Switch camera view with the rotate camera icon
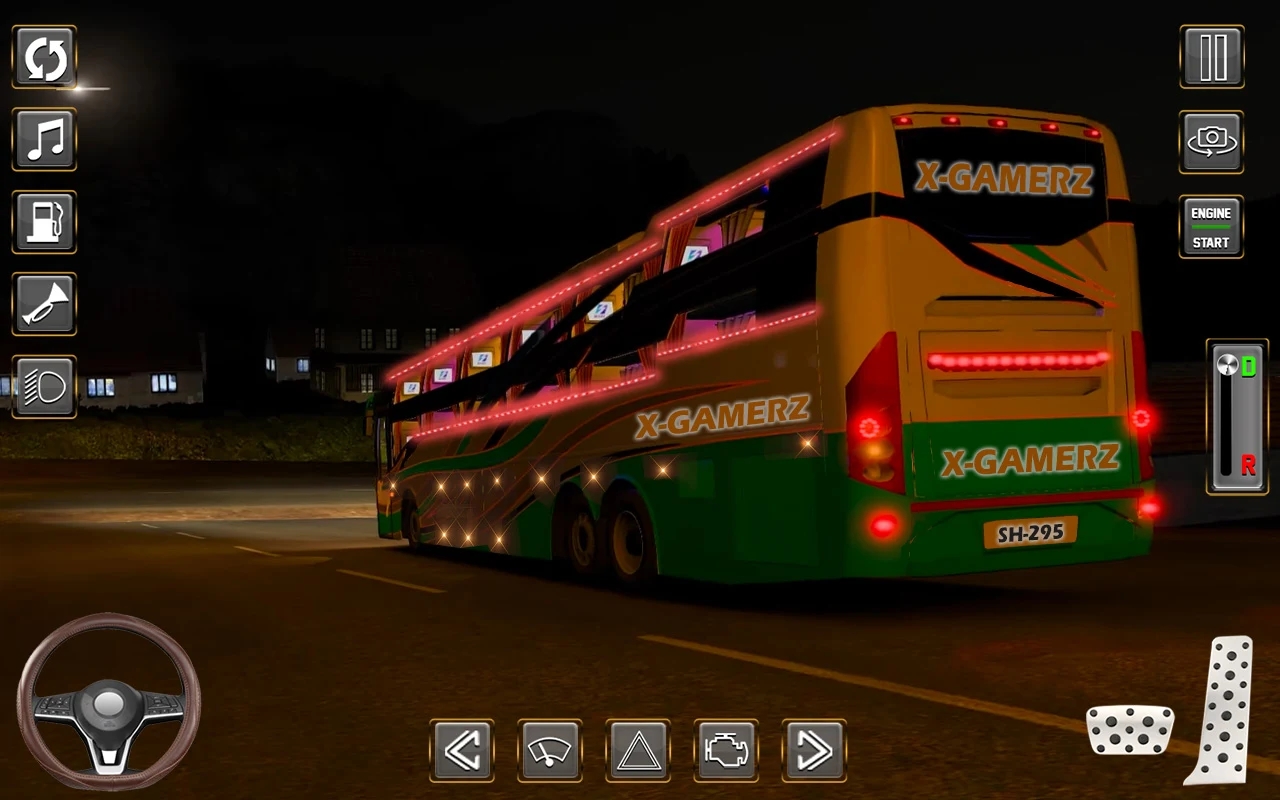The width and height of the screenshot is (1280, 800). point(1210,142)
